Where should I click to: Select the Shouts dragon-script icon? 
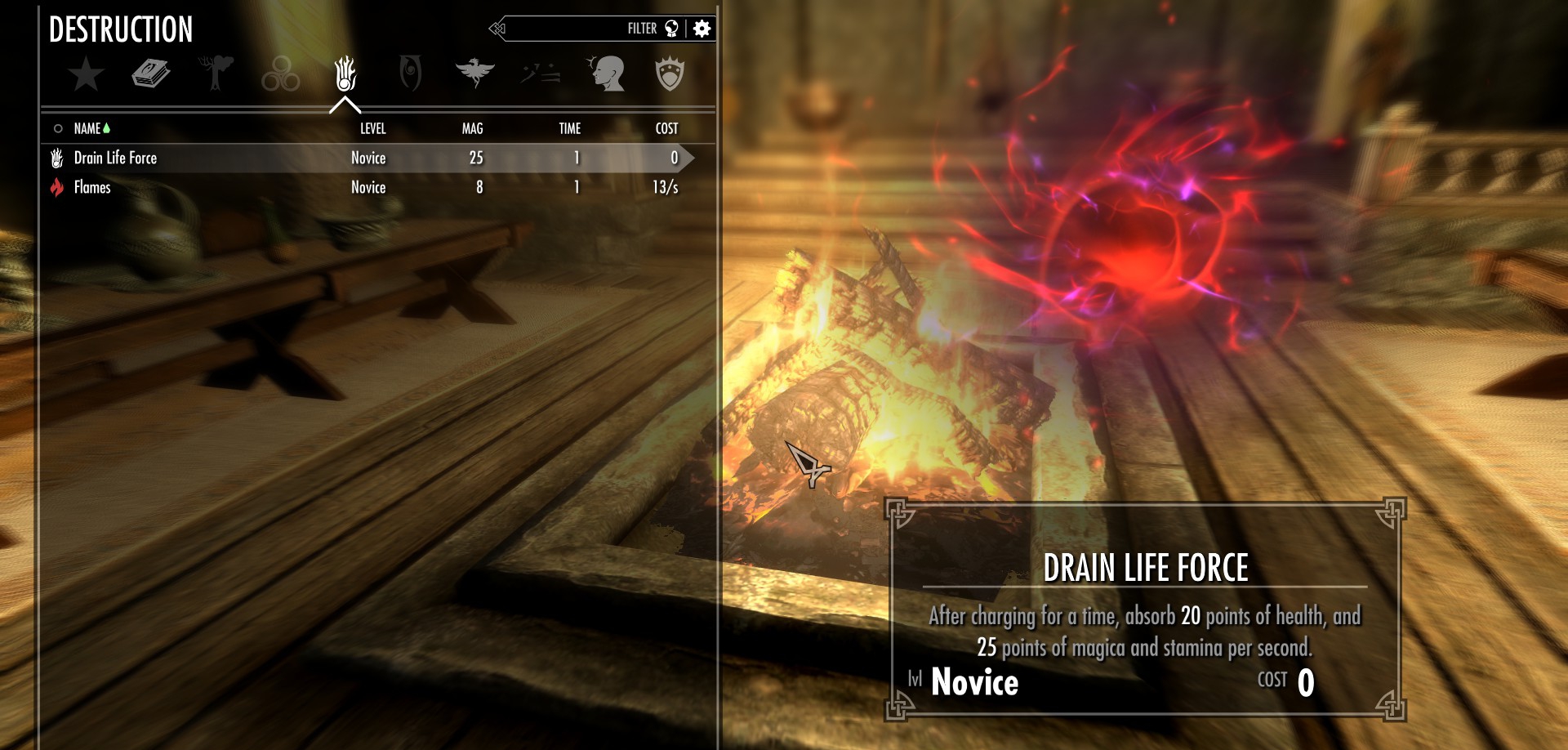(539, 72)
